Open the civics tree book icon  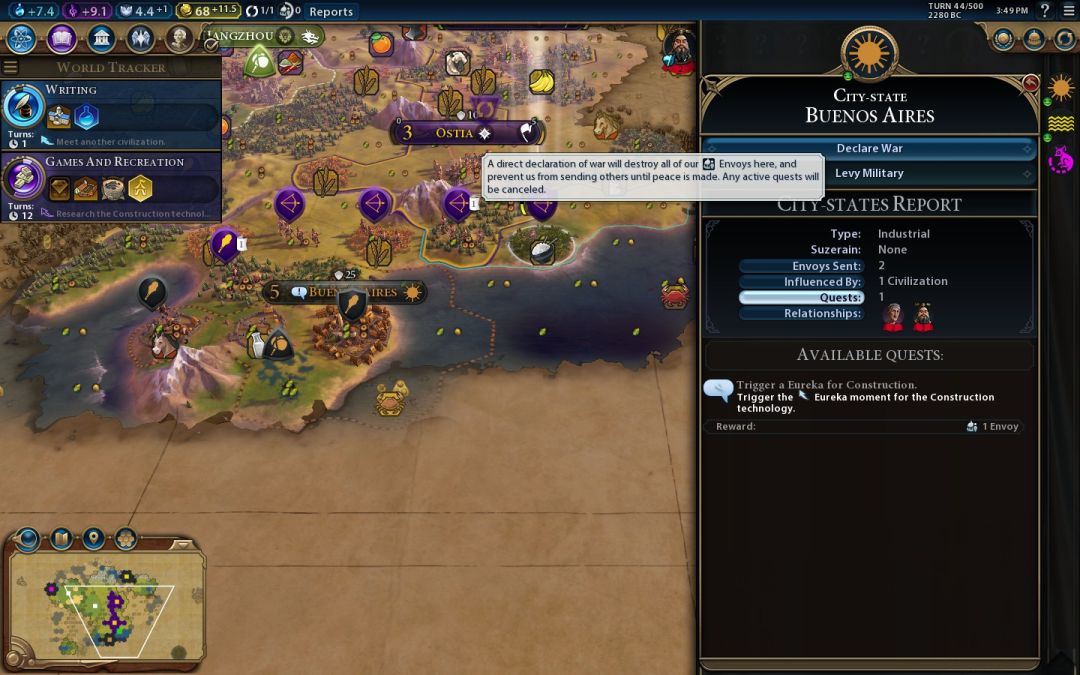(62, 39)
